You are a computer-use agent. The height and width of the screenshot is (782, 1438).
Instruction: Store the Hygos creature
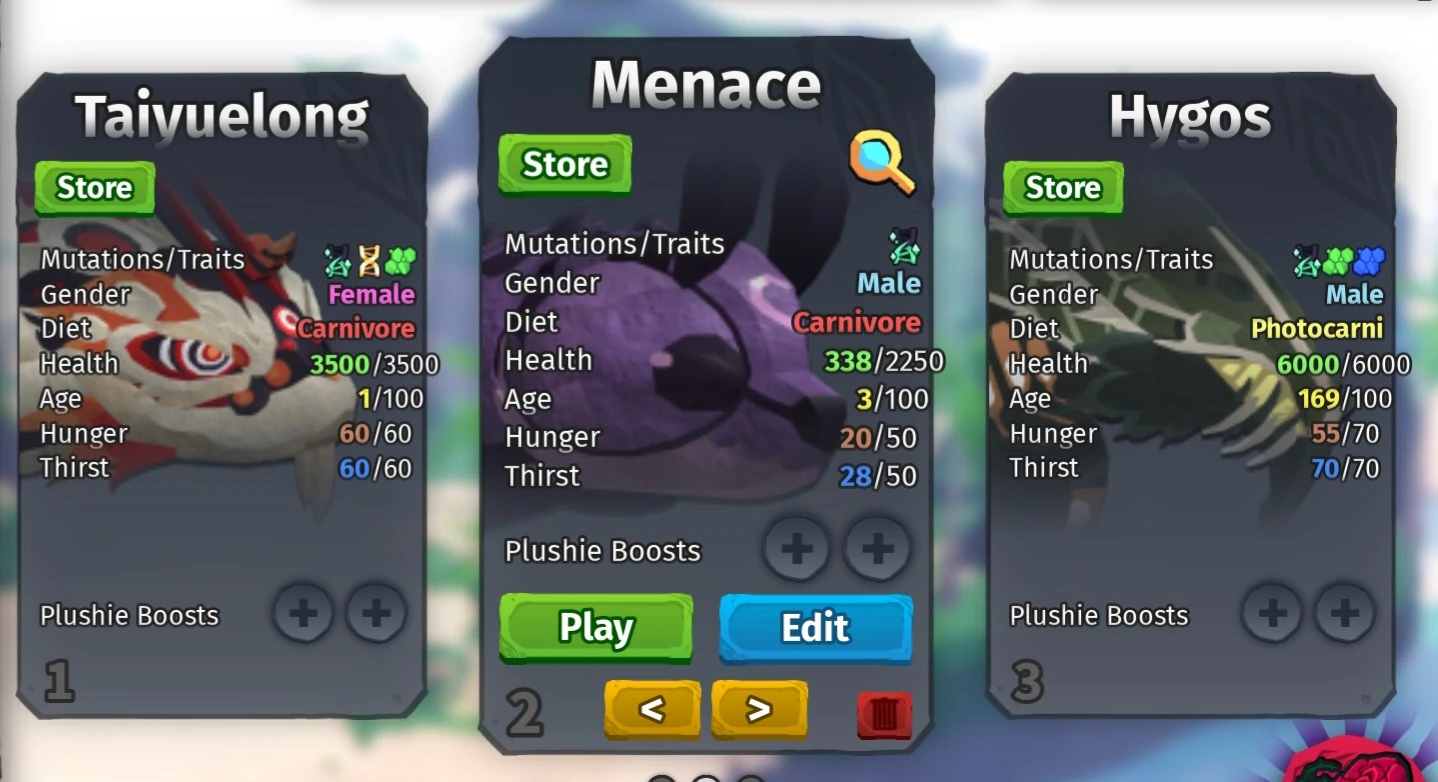[1062, 187]
